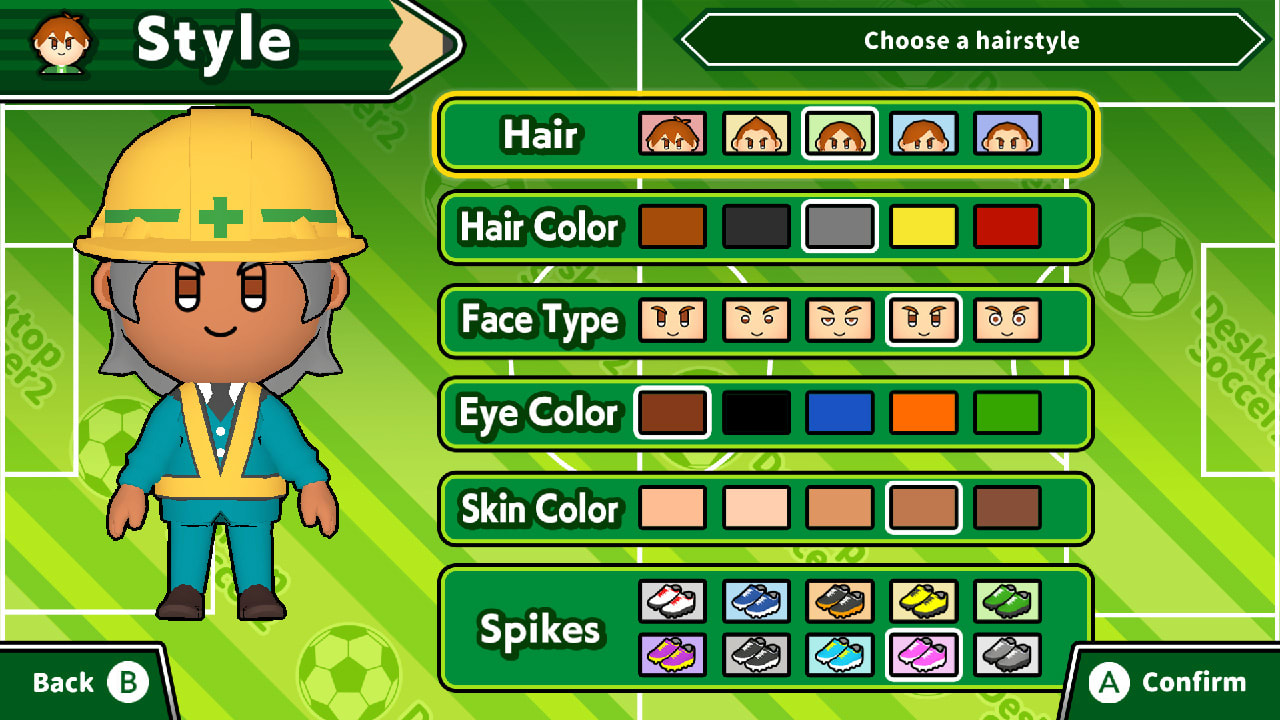Choose the blue eye color
The image size is (1280, 720).
tap(840, 412)
